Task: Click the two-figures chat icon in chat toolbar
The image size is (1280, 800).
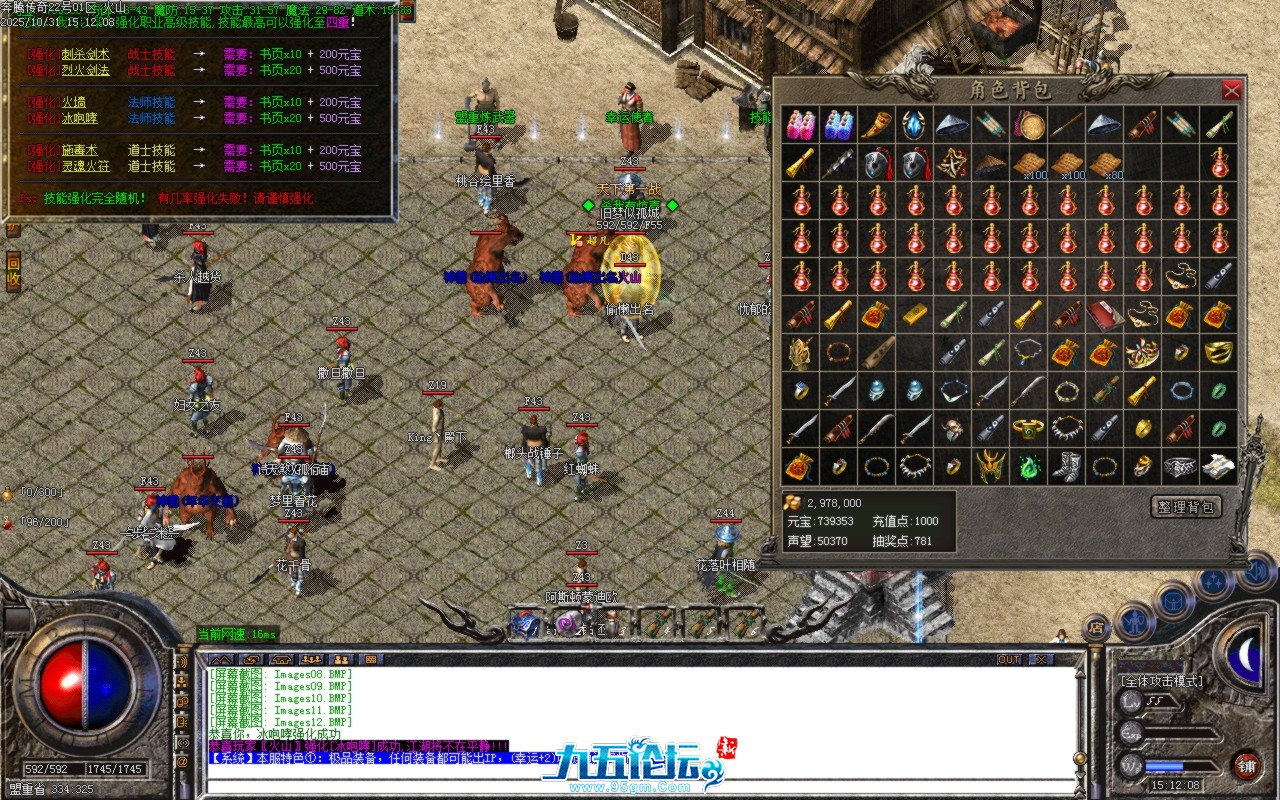Action: pyautogui.click(x=341, y=657)
